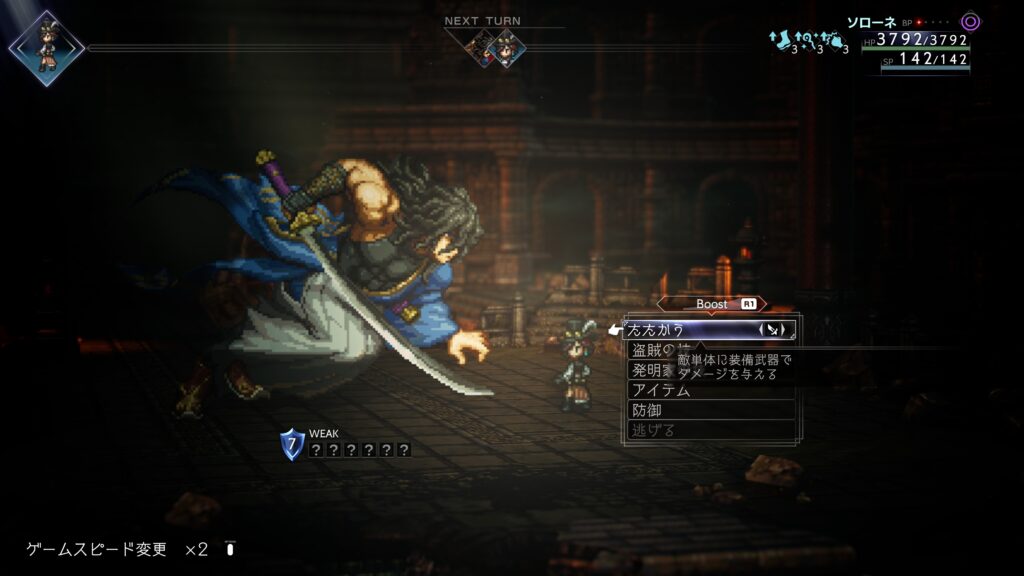Click the purple latent power ring icon

pos(969,21)
